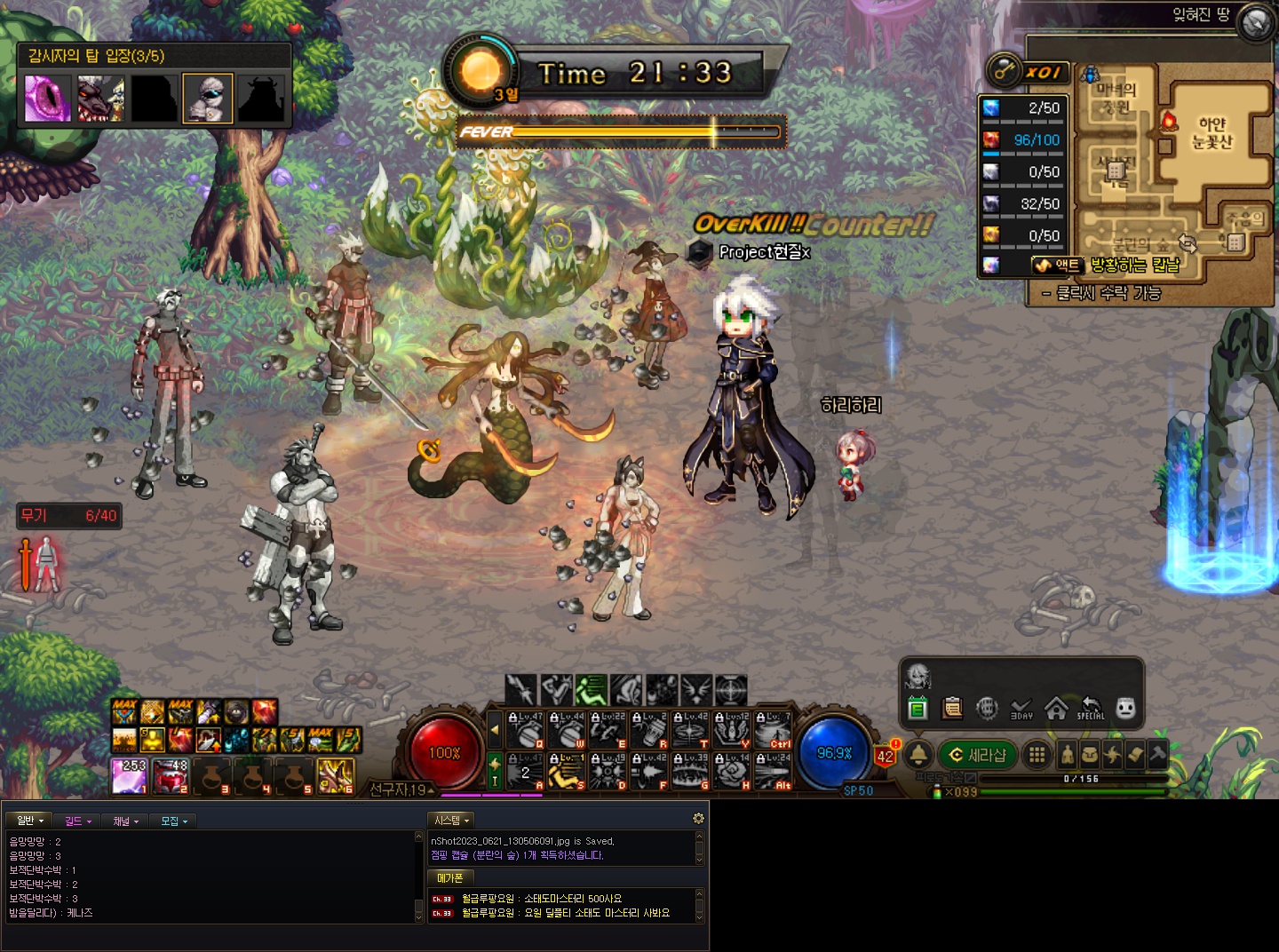The width and height of the screenshot is (1279, 952).
Task: Switch to the 채널 channel chat tab
Action: (125, 821)
